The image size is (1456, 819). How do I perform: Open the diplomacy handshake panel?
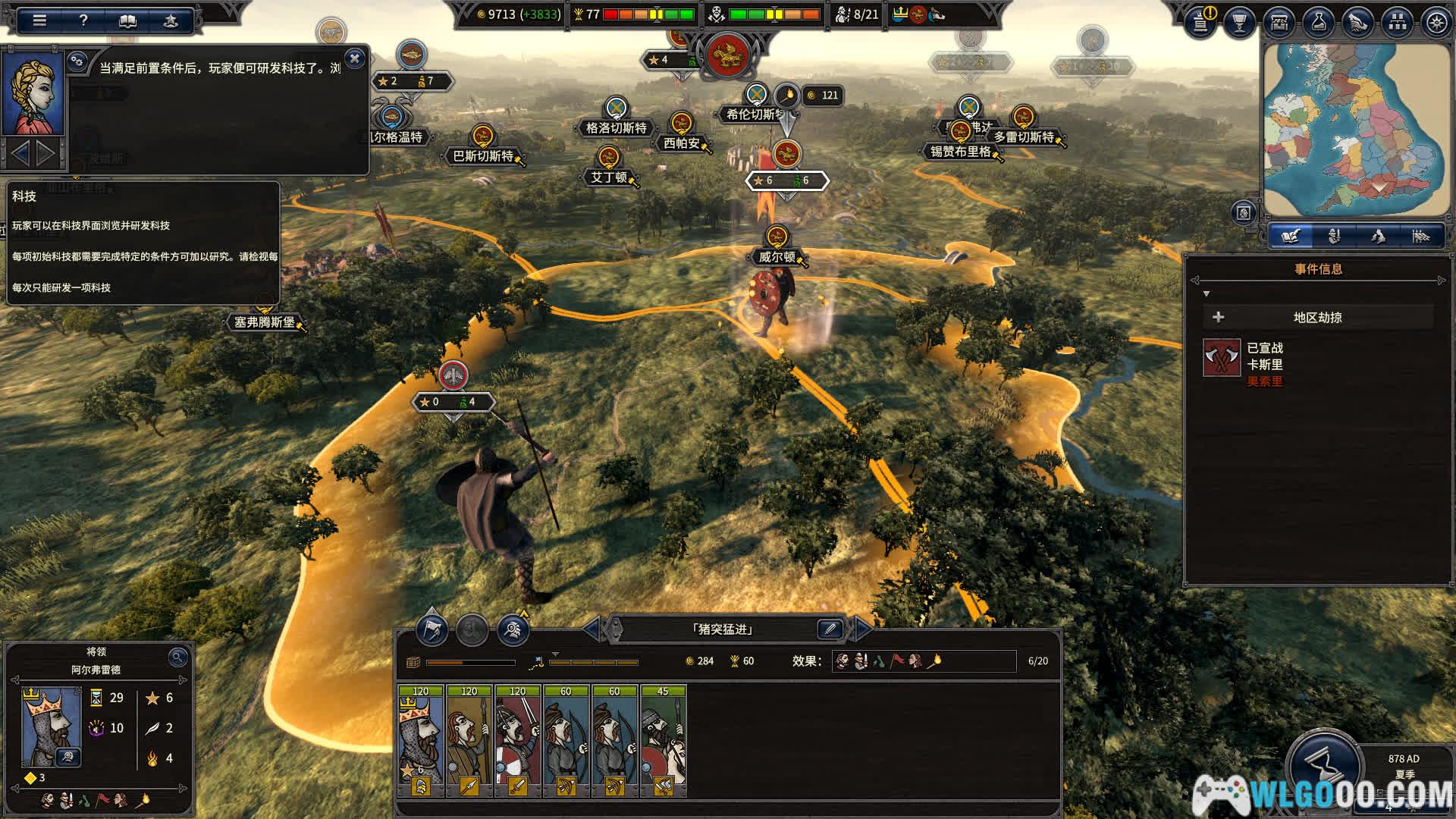pos(1357,23)
